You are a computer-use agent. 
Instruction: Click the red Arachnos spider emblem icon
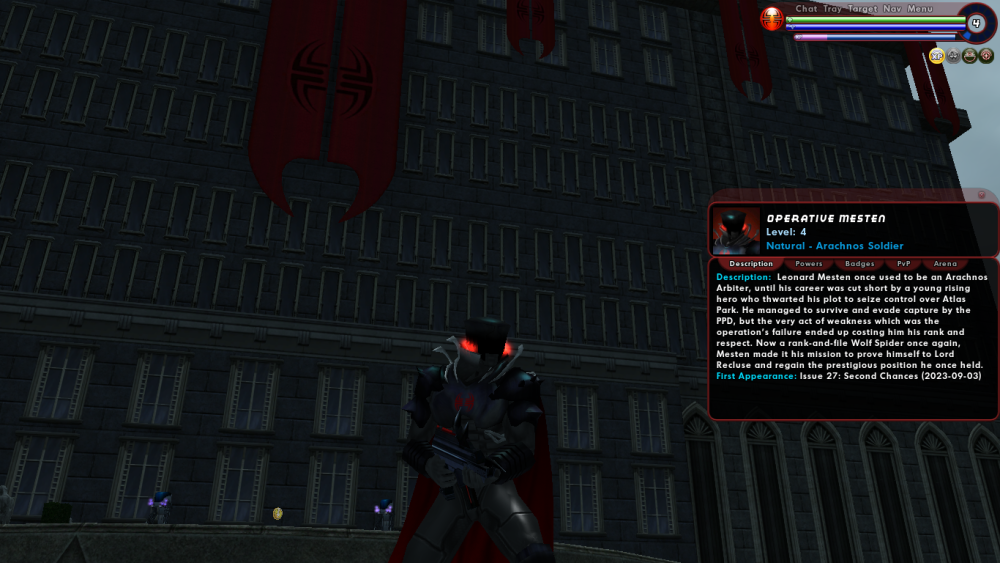(x=772, y=18)
